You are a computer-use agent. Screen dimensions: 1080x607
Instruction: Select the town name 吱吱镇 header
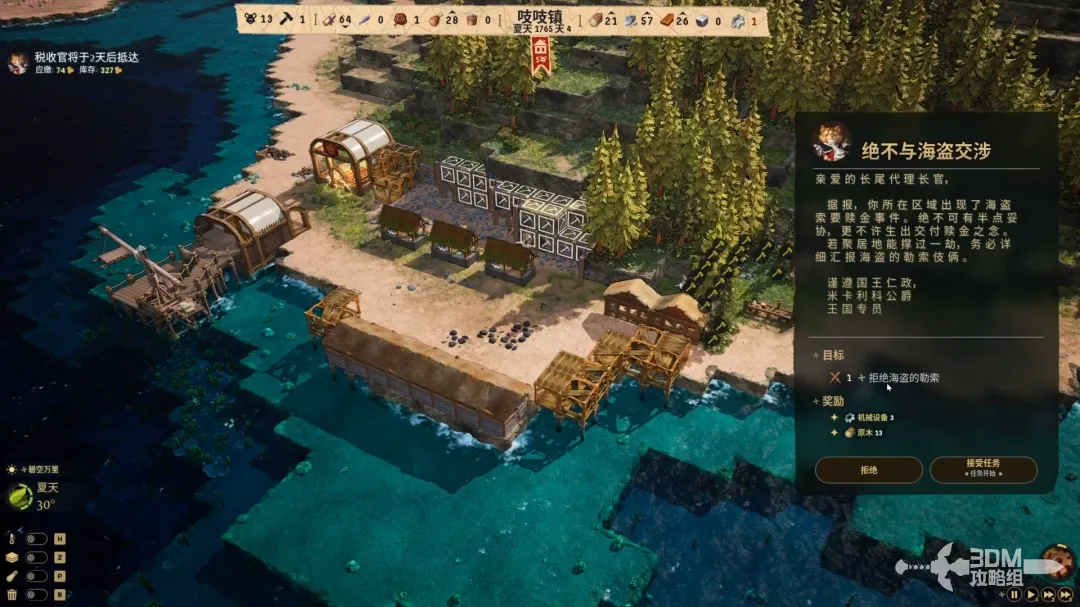pyautogui.click(x=542, y=16)
